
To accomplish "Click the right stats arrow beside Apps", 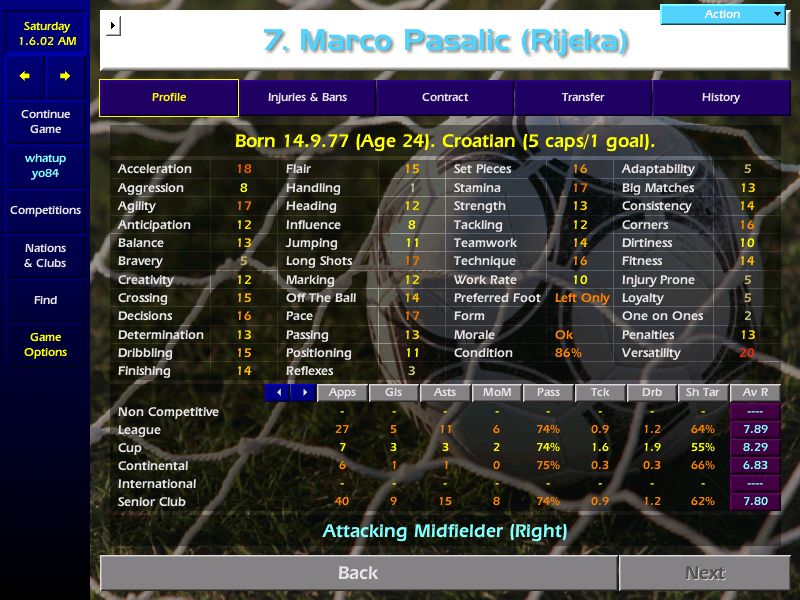I will click(x=301, y=393).
